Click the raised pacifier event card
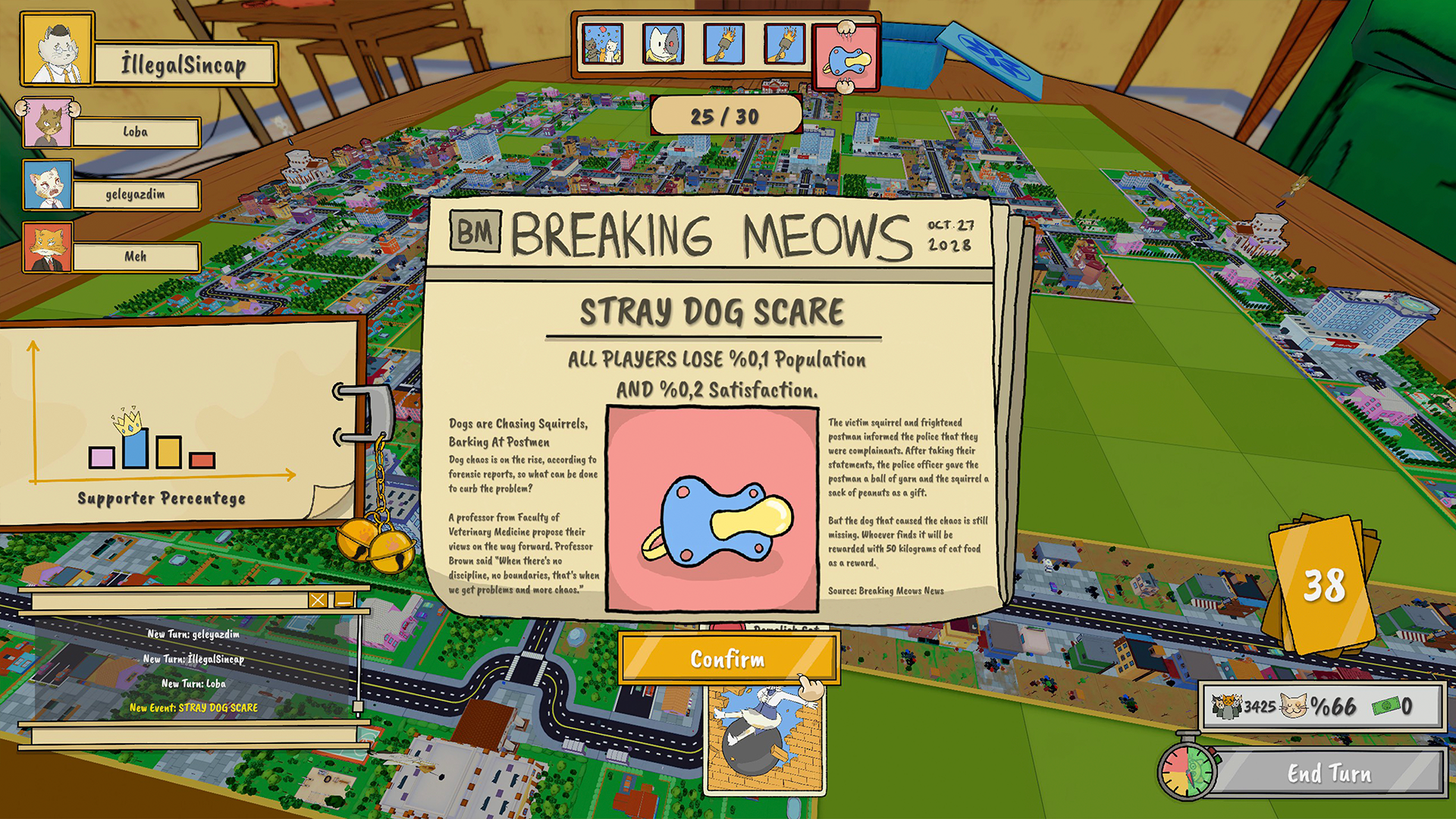Viewport: 1456px width, 819px height. coord(845,59)
